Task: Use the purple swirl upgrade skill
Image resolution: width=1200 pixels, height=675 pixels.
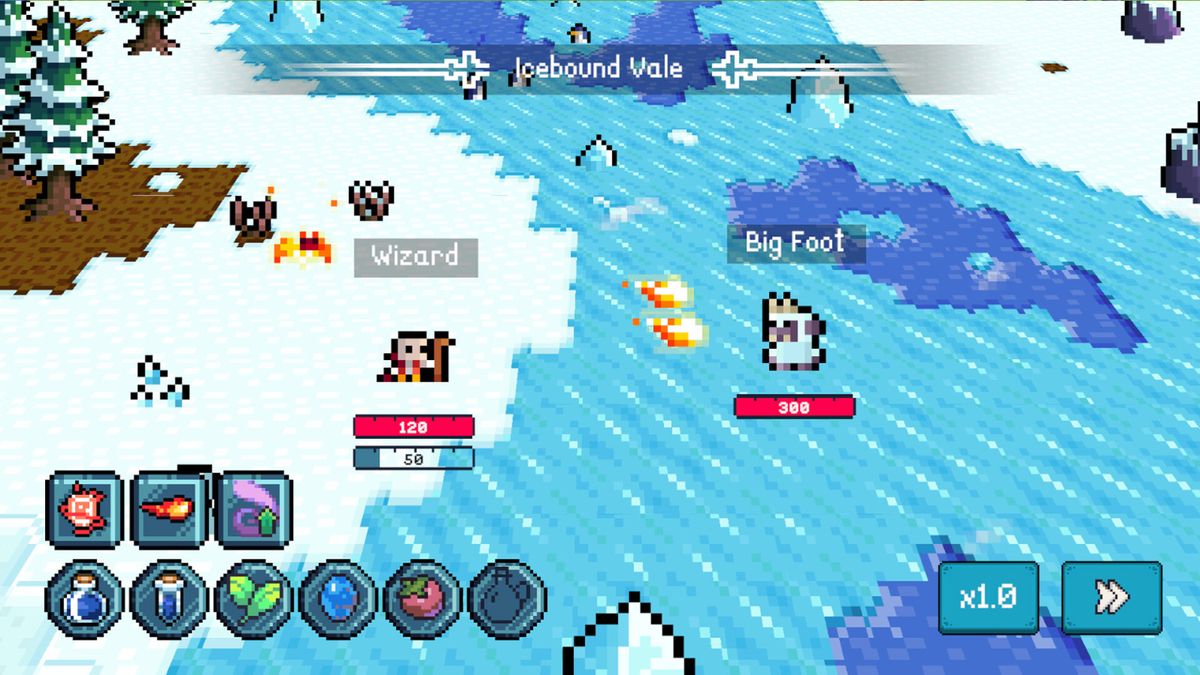Action: pyautogui.click(x=254, y=510)
